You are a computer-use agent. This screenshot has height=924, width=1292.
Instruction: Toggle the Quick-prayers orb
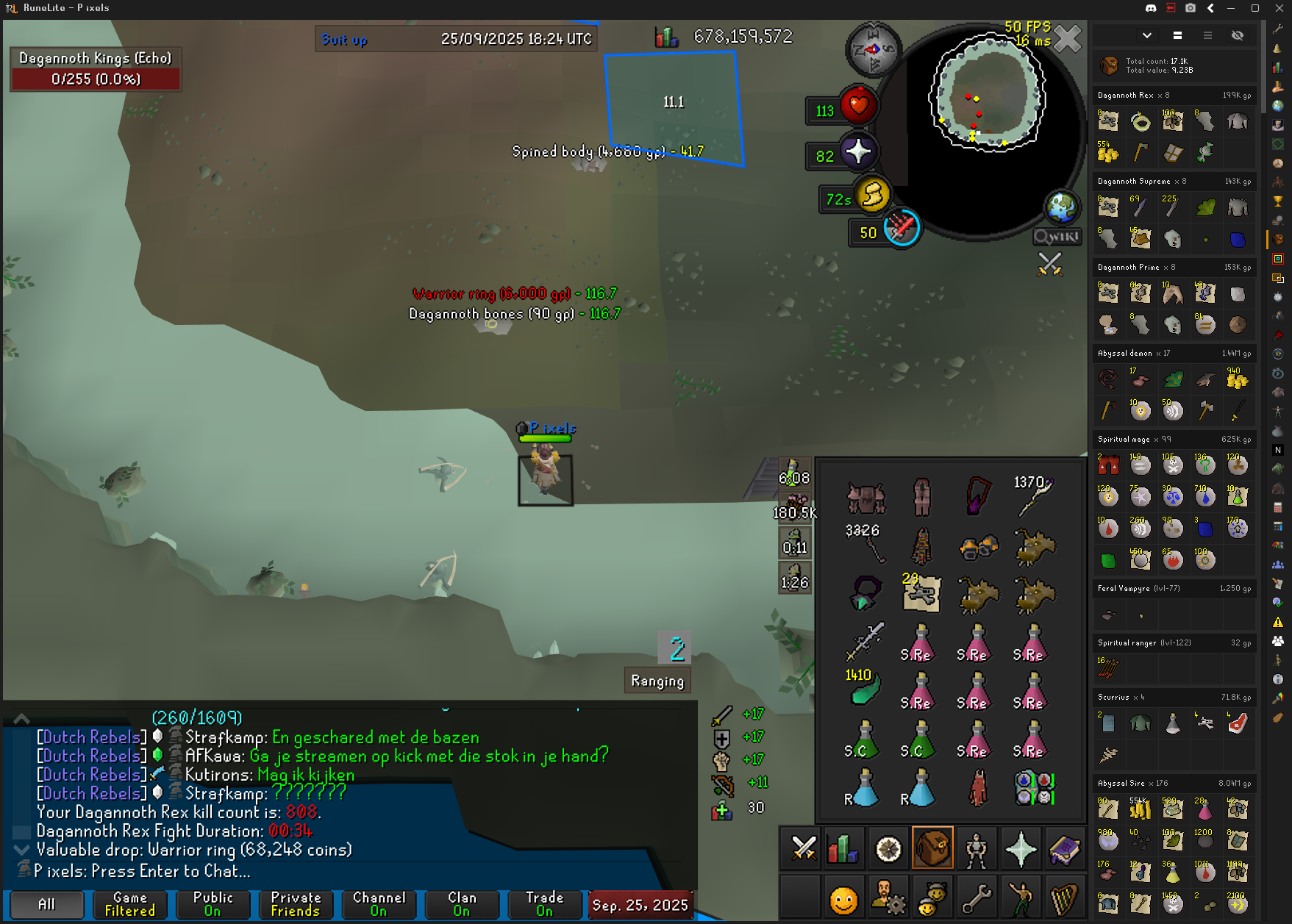tap(857, 152)
